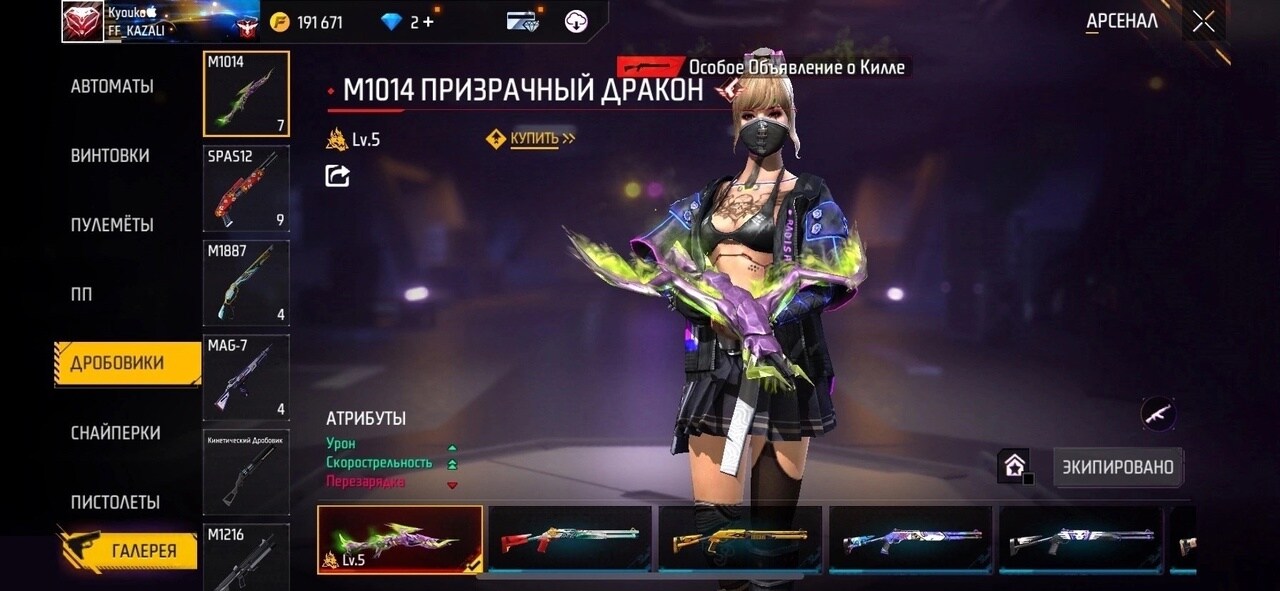The width and height of the screenshot is (1280, 591).
Task: Close the arsenal with the X button
Action: coord(1203,21)
